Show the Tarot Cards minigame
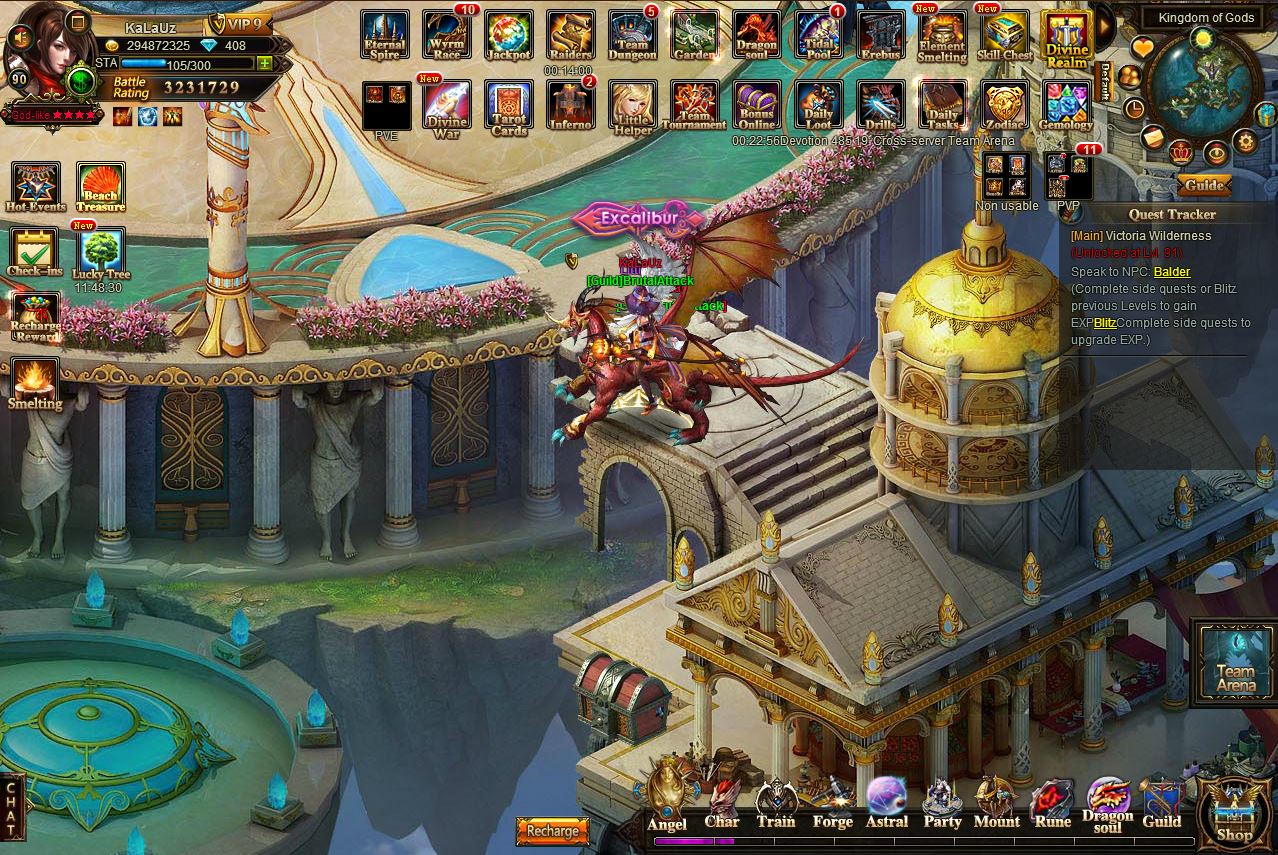This screenshot has width=1278, height=855. [x=509, y=107]
